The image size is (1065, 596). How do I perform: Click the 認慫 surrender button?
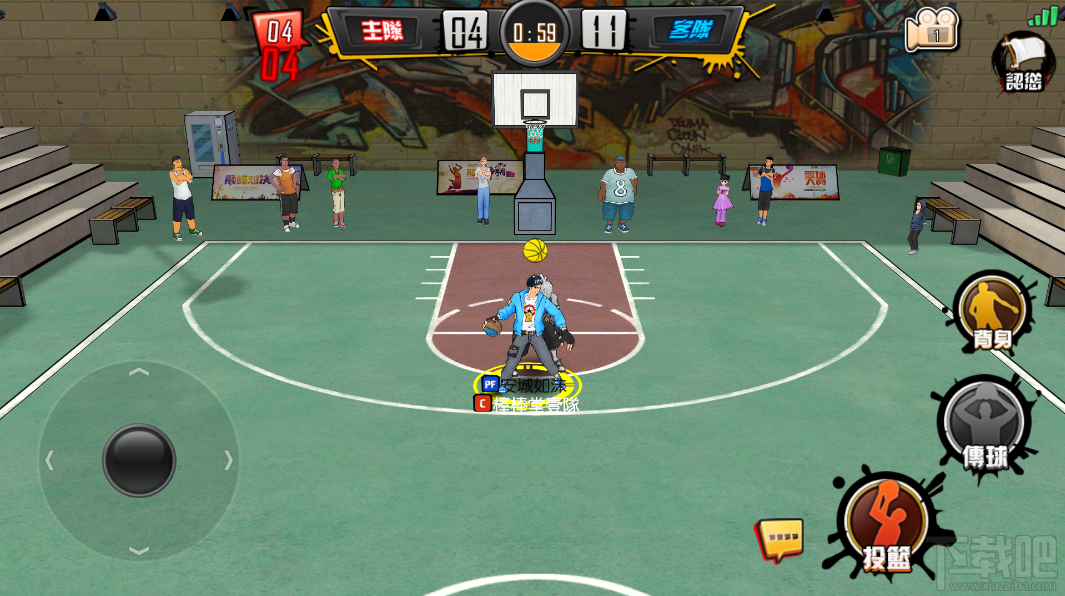click(1024, 60)
